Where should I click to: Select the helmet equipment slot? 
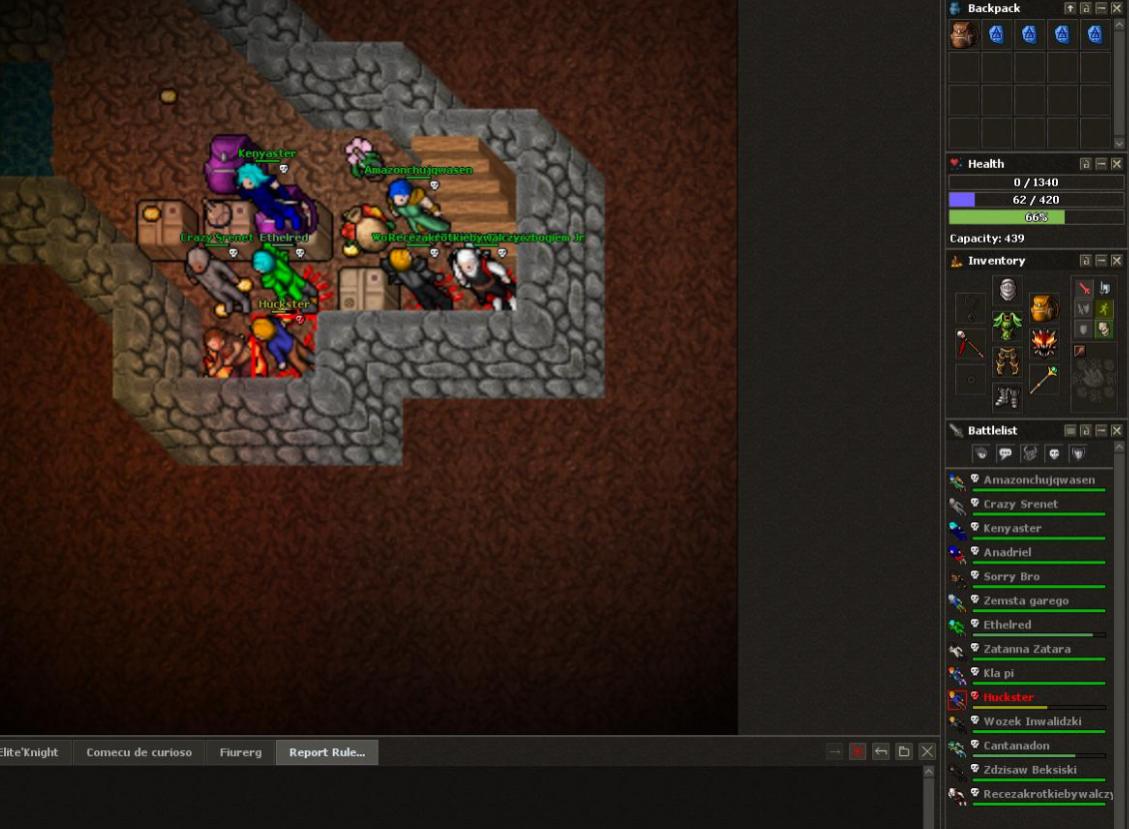pos(1007,290)
